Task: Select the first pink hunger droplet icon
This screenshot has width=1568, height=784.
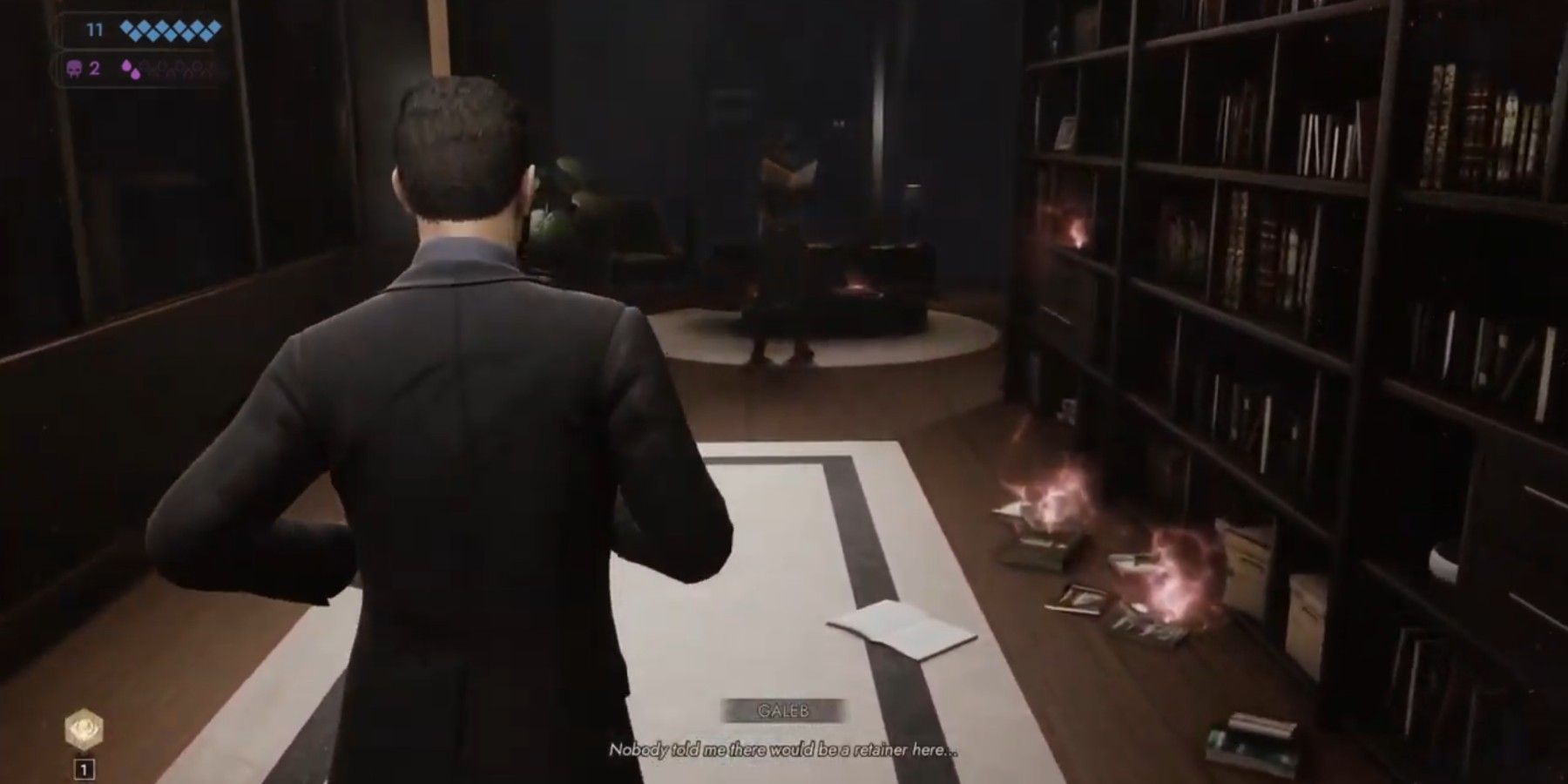Action: pos(127,66)
